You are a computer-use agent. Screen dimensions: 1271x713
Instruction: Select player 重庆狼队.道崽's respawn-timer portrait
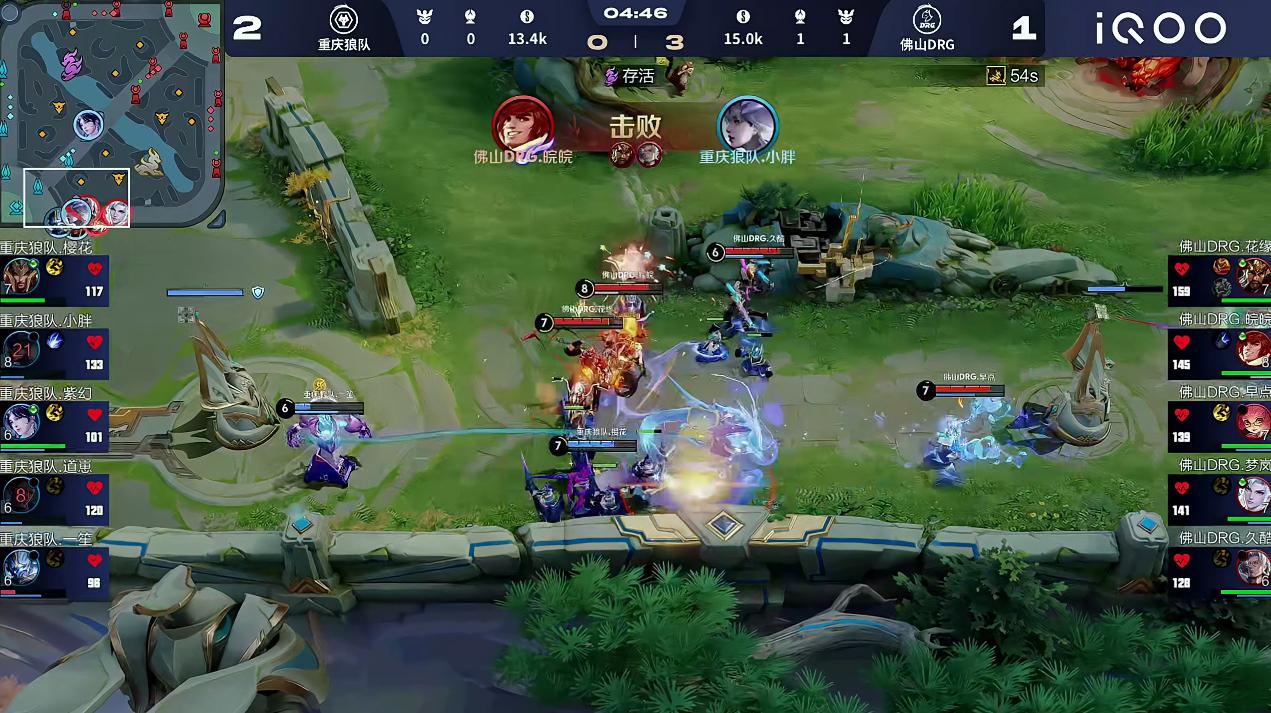click(20, 495)
